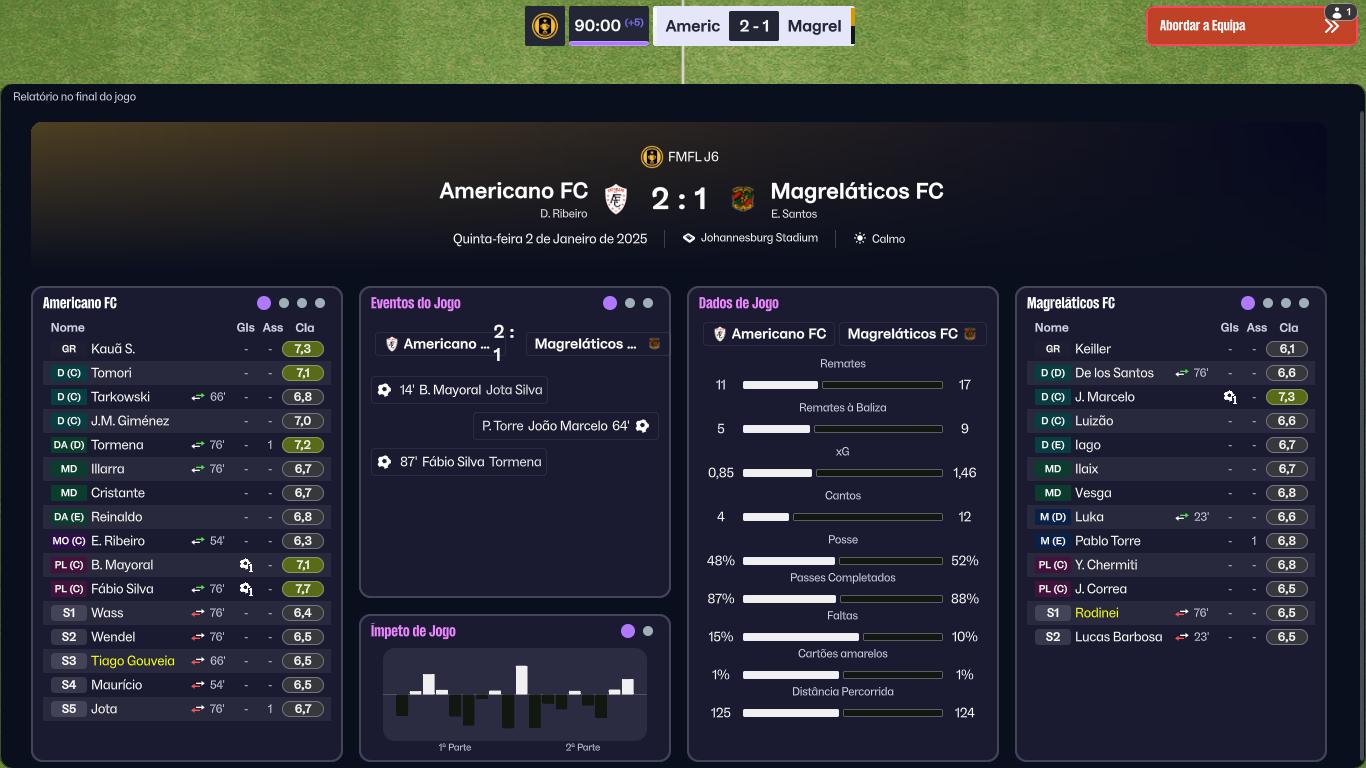
Task: Open the Ímpeto de Jogo momentum chart
Action: click(x=515, y=693)
